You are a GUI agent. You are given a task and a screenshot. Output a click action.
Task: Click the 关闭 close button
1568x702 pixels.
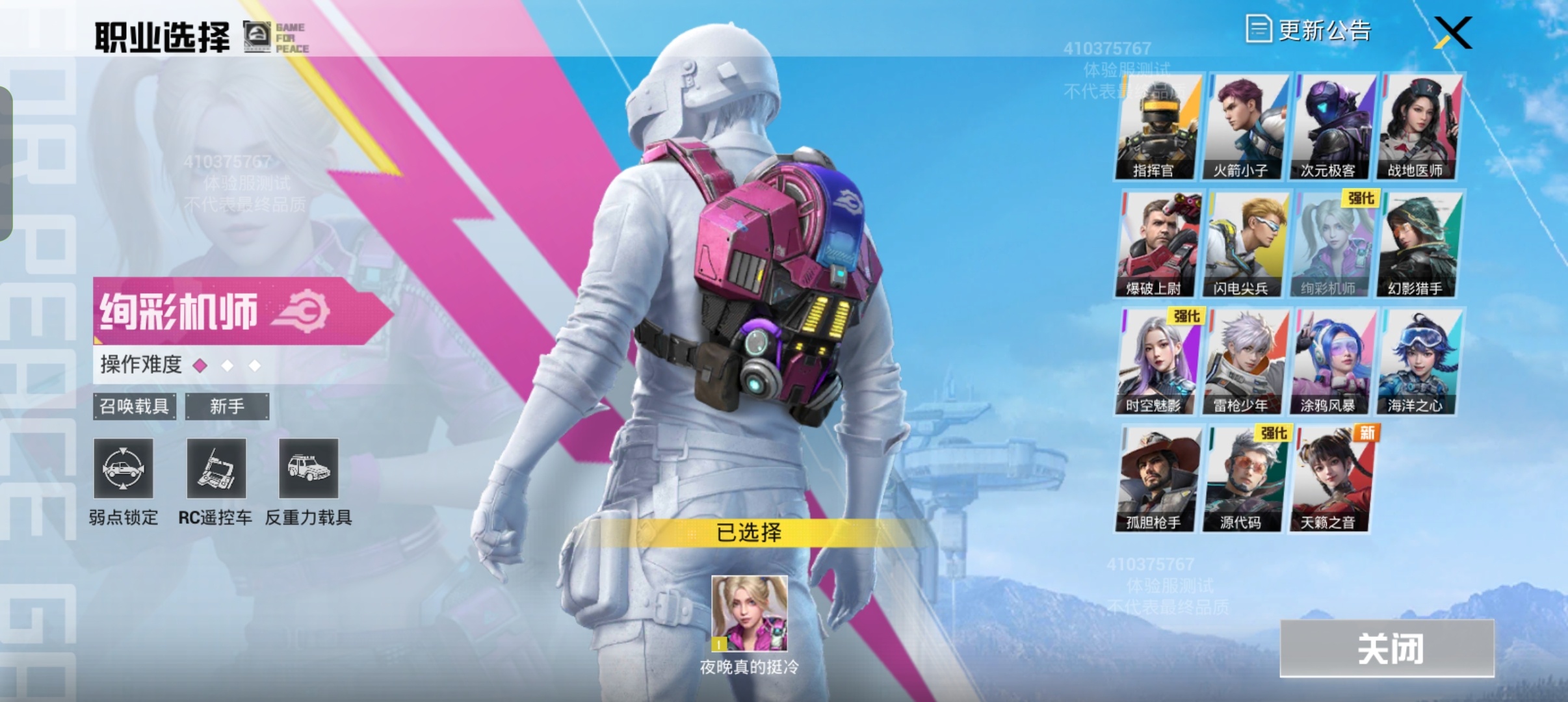pyautogui.click(x=1387, y=649)
